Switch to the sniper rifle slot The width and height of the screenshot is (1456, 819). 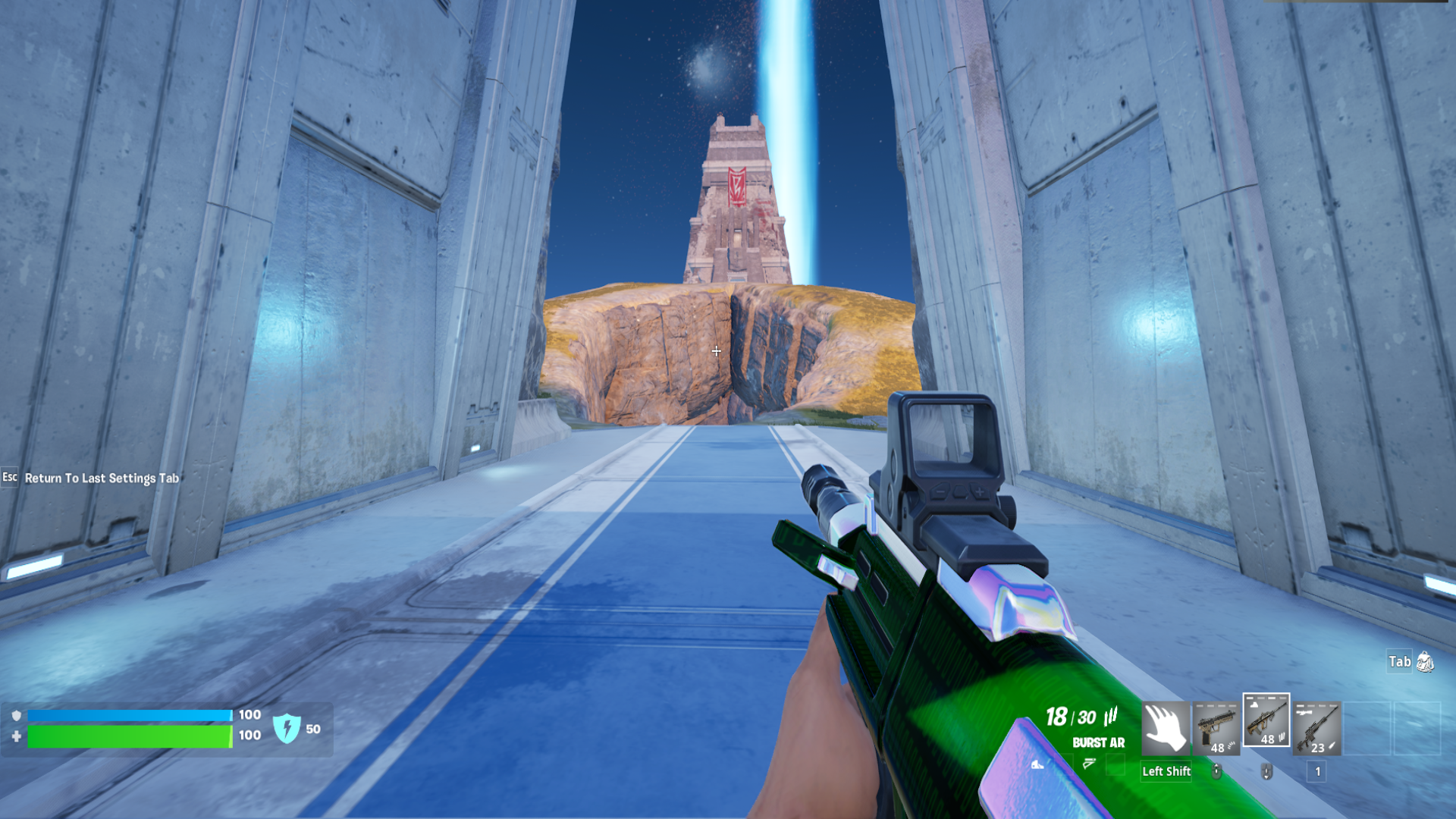click(1316, 728)
